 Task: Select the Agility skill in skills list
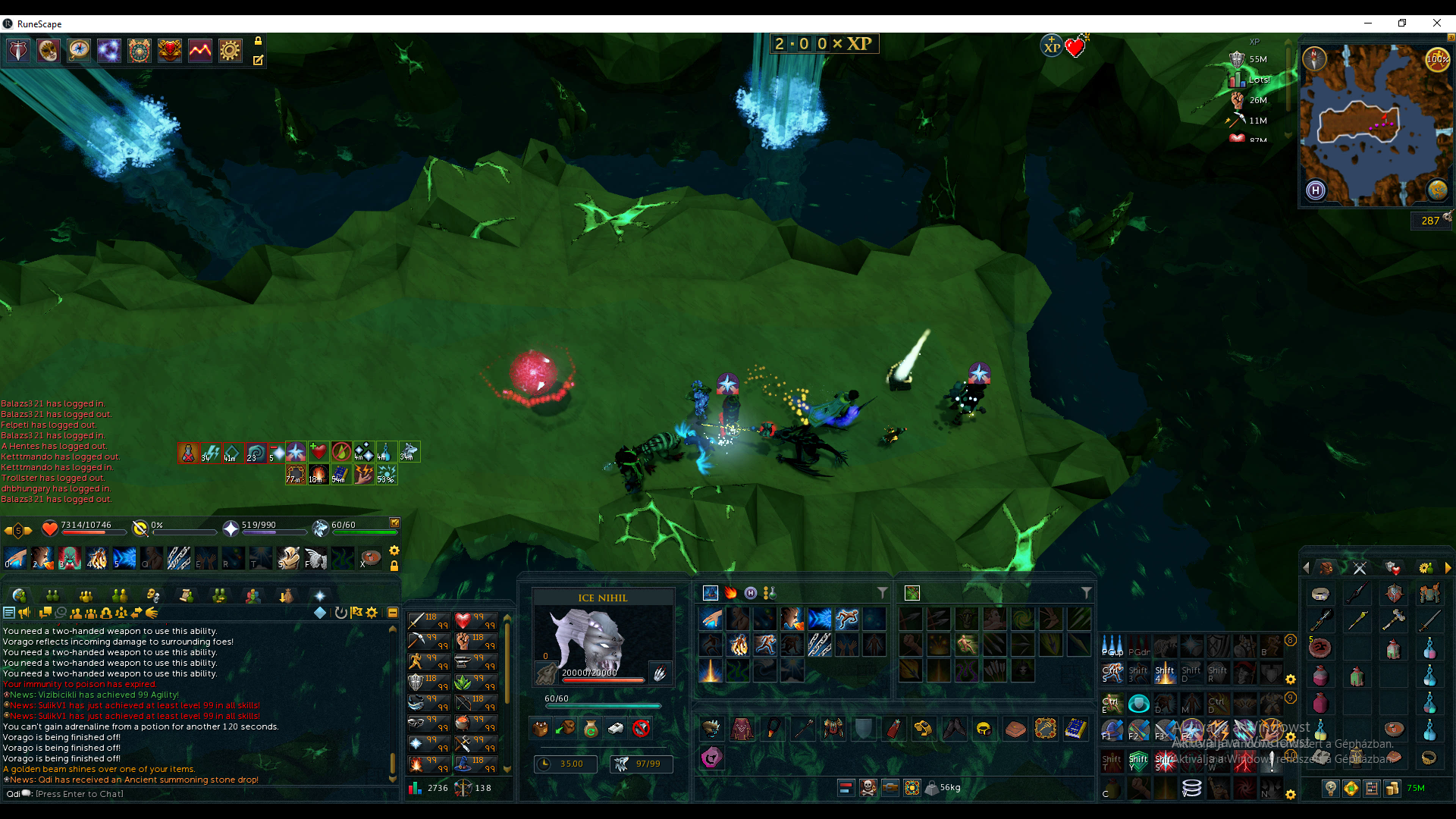tap(416, 662)
